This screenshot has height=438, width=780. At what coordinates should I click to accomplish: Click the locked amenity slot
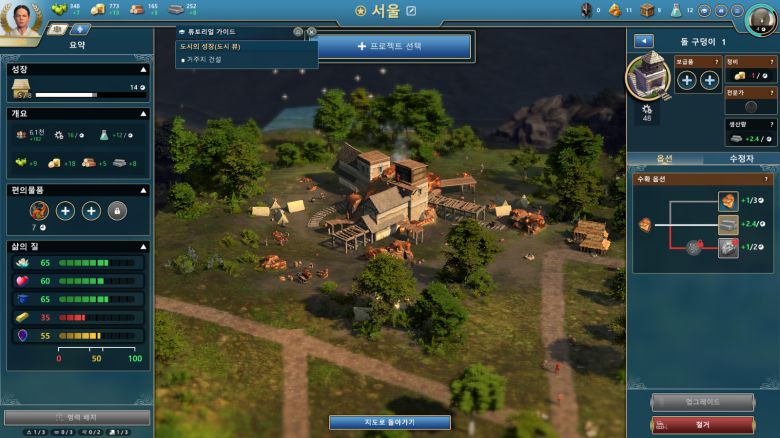tap(117, 210)
